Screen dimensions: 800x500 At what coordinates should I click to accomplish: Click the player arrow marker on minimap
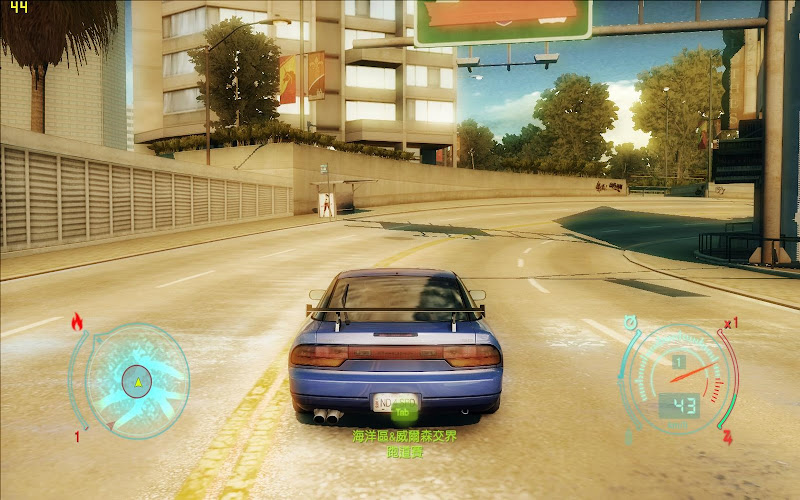click(x=137, y=380)
